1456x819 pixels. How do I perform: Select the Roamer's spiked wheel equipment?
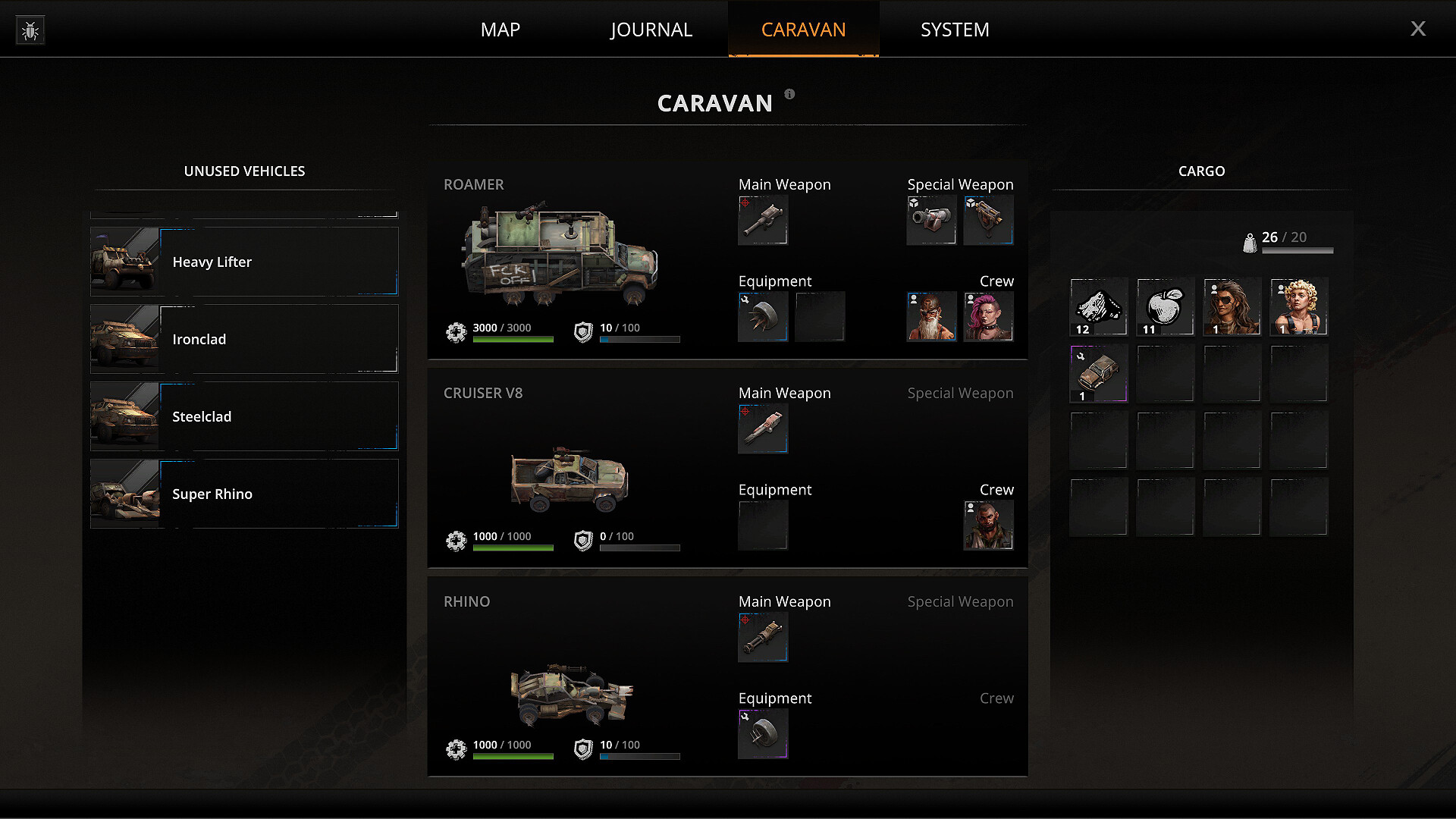click(763, 316)
